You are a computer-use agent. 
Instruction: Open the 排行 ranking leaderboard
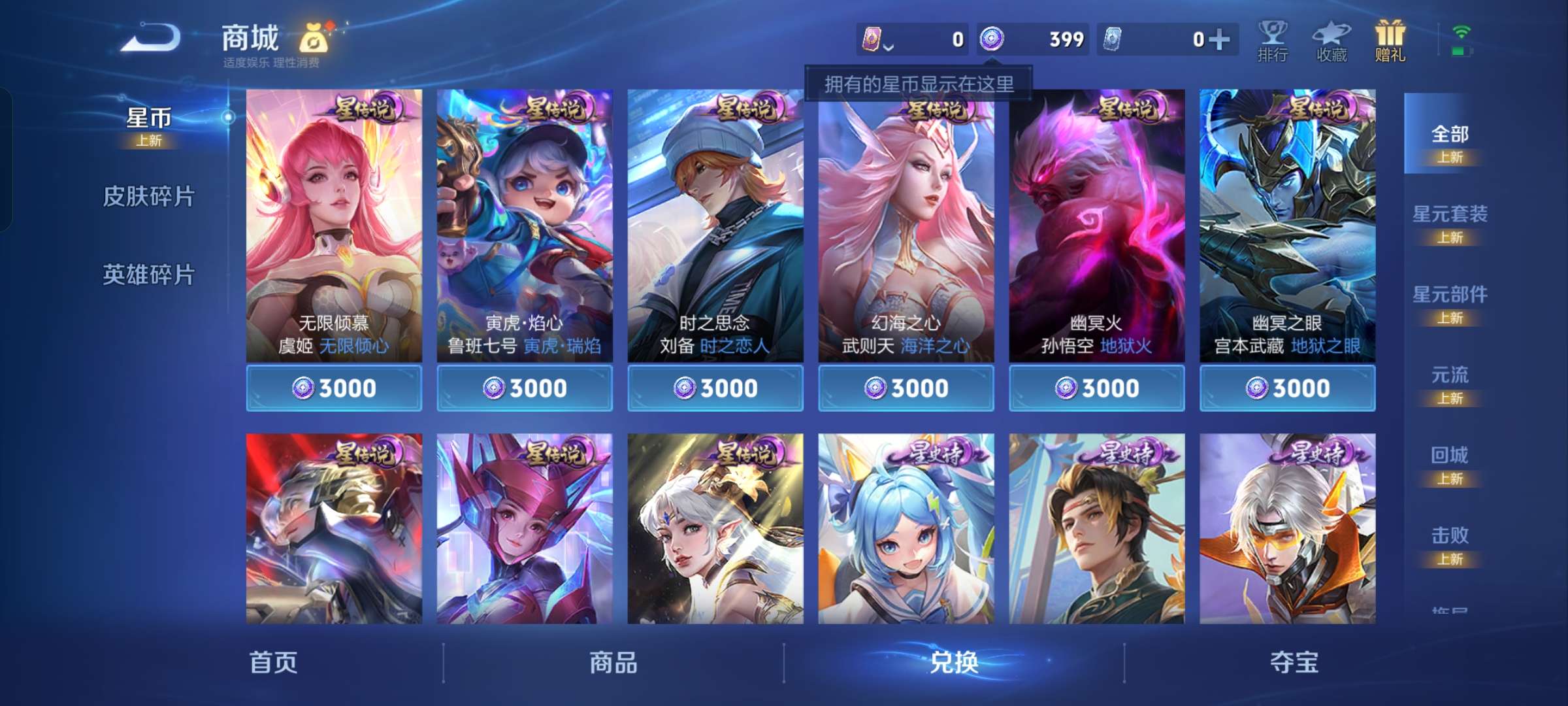[x=1273, y=41]
